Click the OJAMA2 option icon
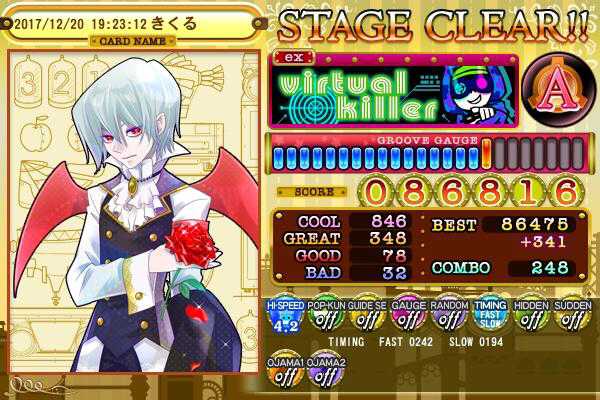This screenshot has height=400, width=600. [x=323, y=372]
